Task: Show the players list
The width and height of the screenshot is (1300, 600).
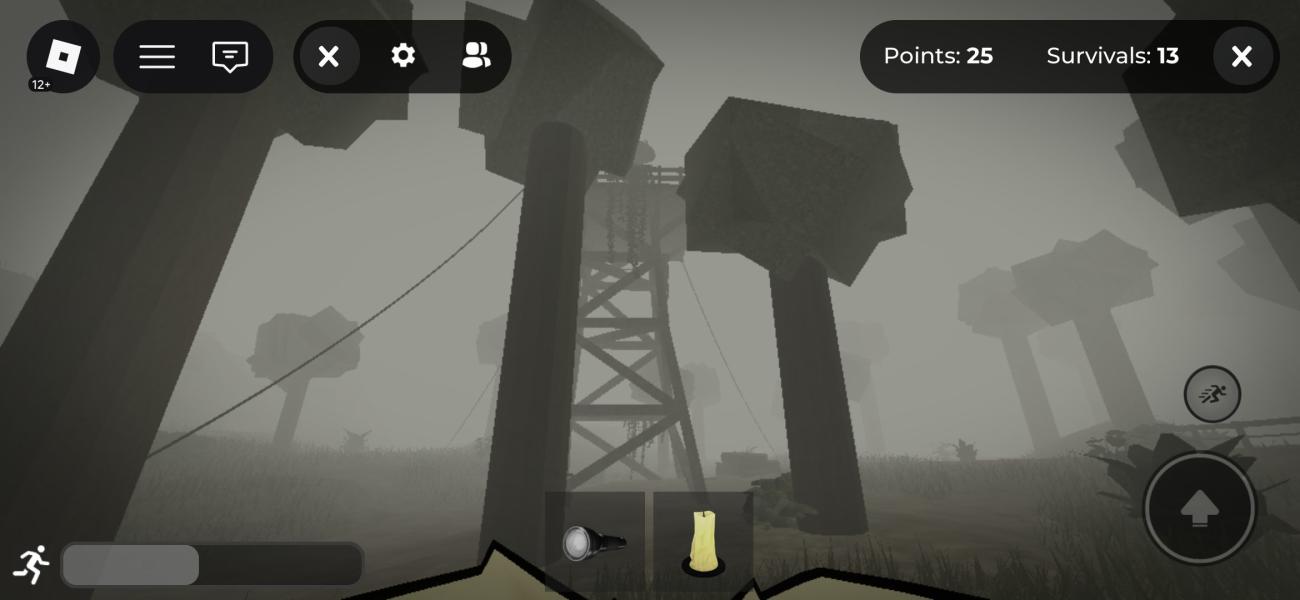Action: 476,57
